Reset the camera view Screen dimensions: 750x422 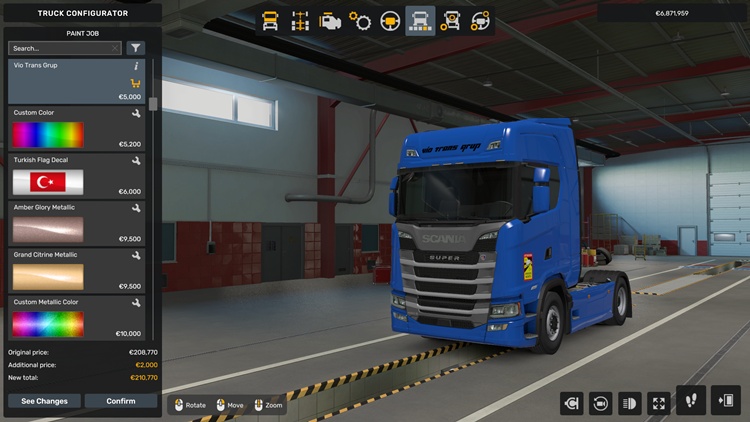(x=600, y=403)
